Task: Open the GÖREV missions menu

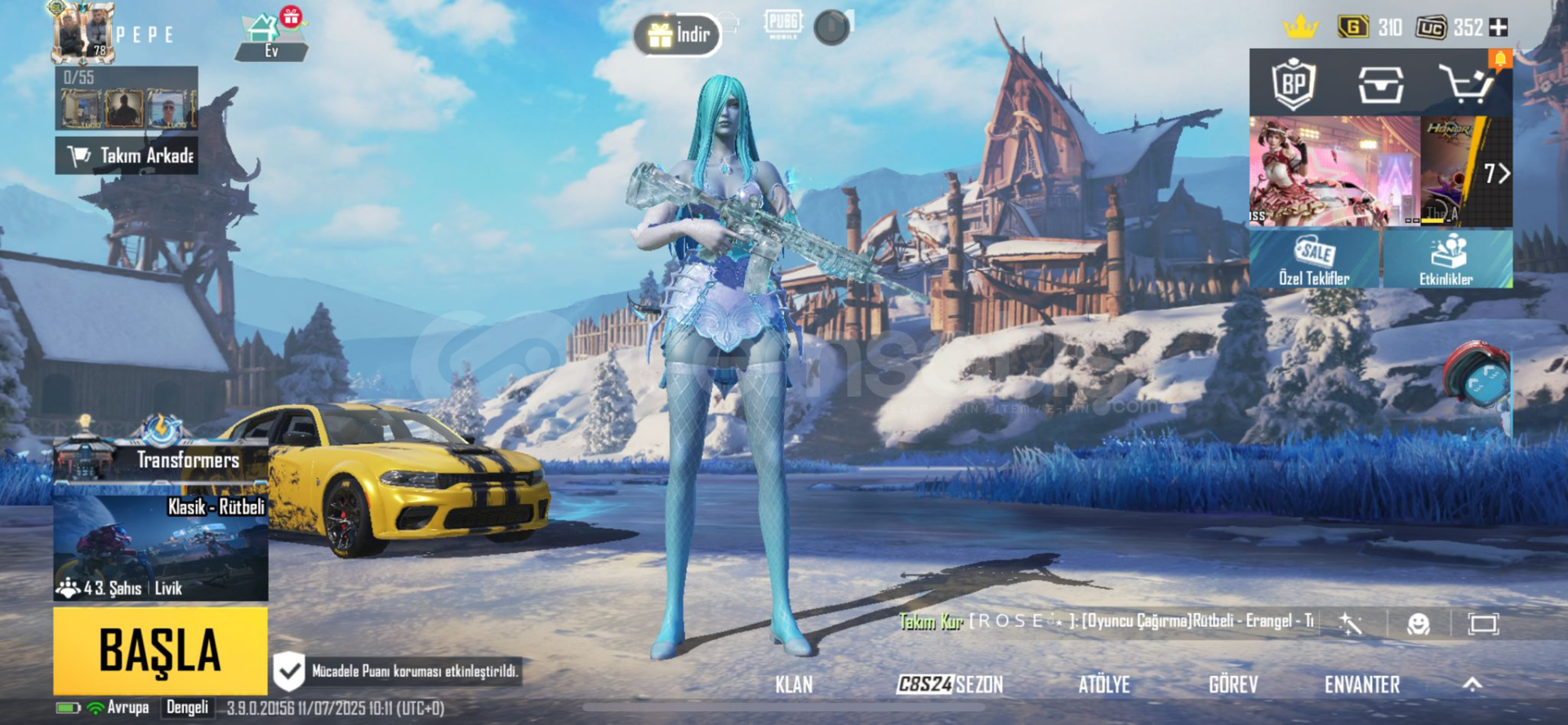Action: click(x=1233, y=684)
